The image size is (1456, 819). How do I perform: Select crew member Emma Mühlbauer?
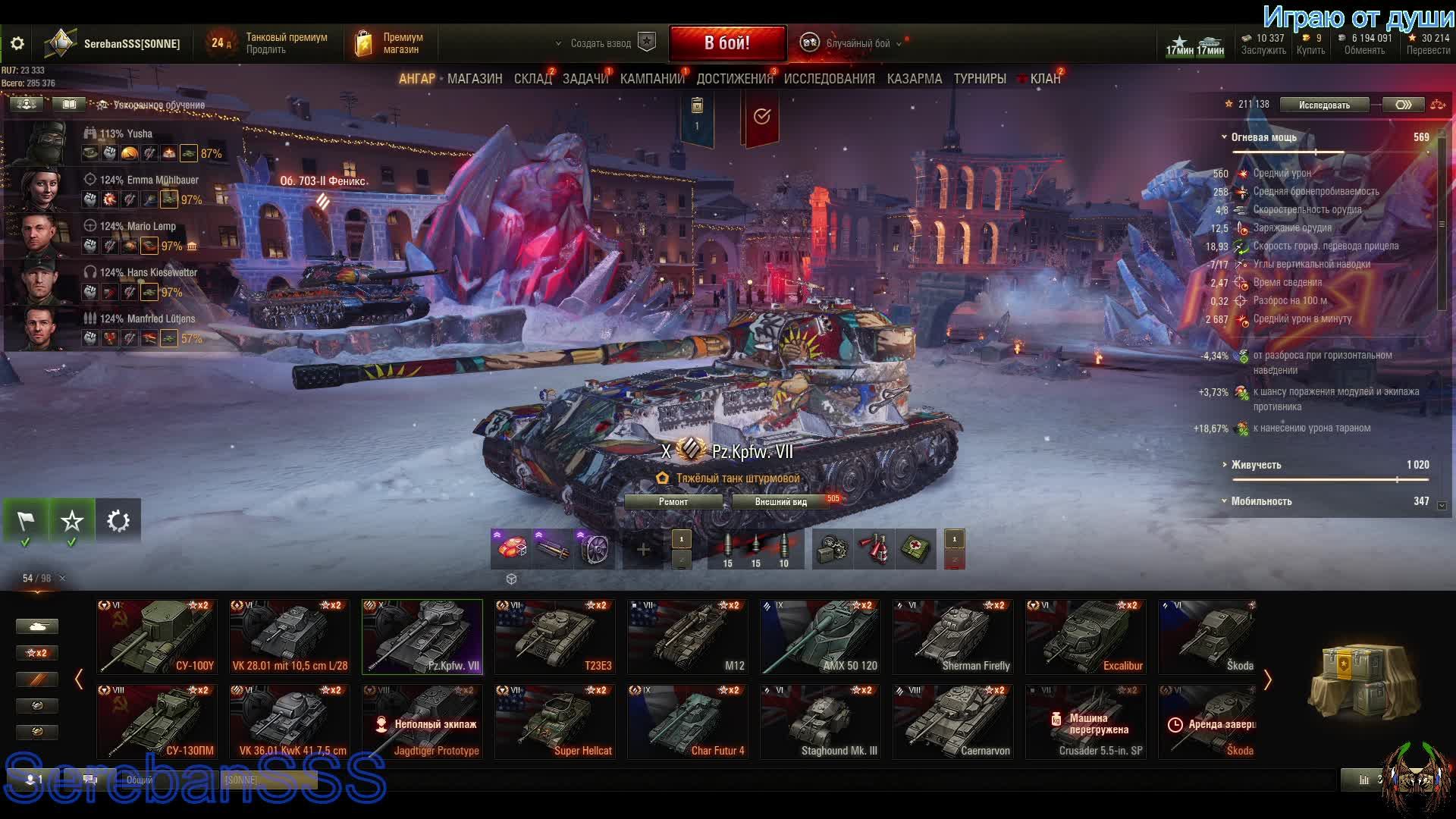tap(121, 190)
